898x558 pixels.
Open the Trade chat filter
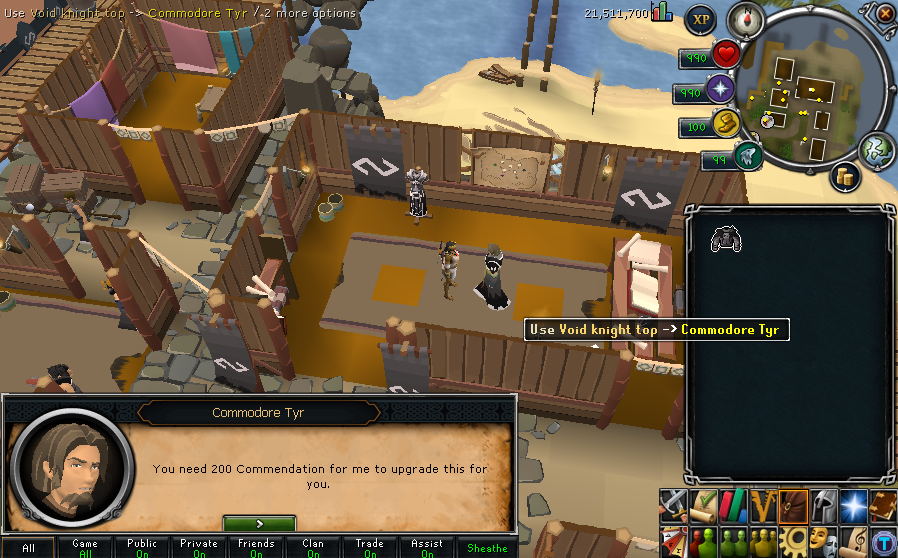(x=370, y=547)
